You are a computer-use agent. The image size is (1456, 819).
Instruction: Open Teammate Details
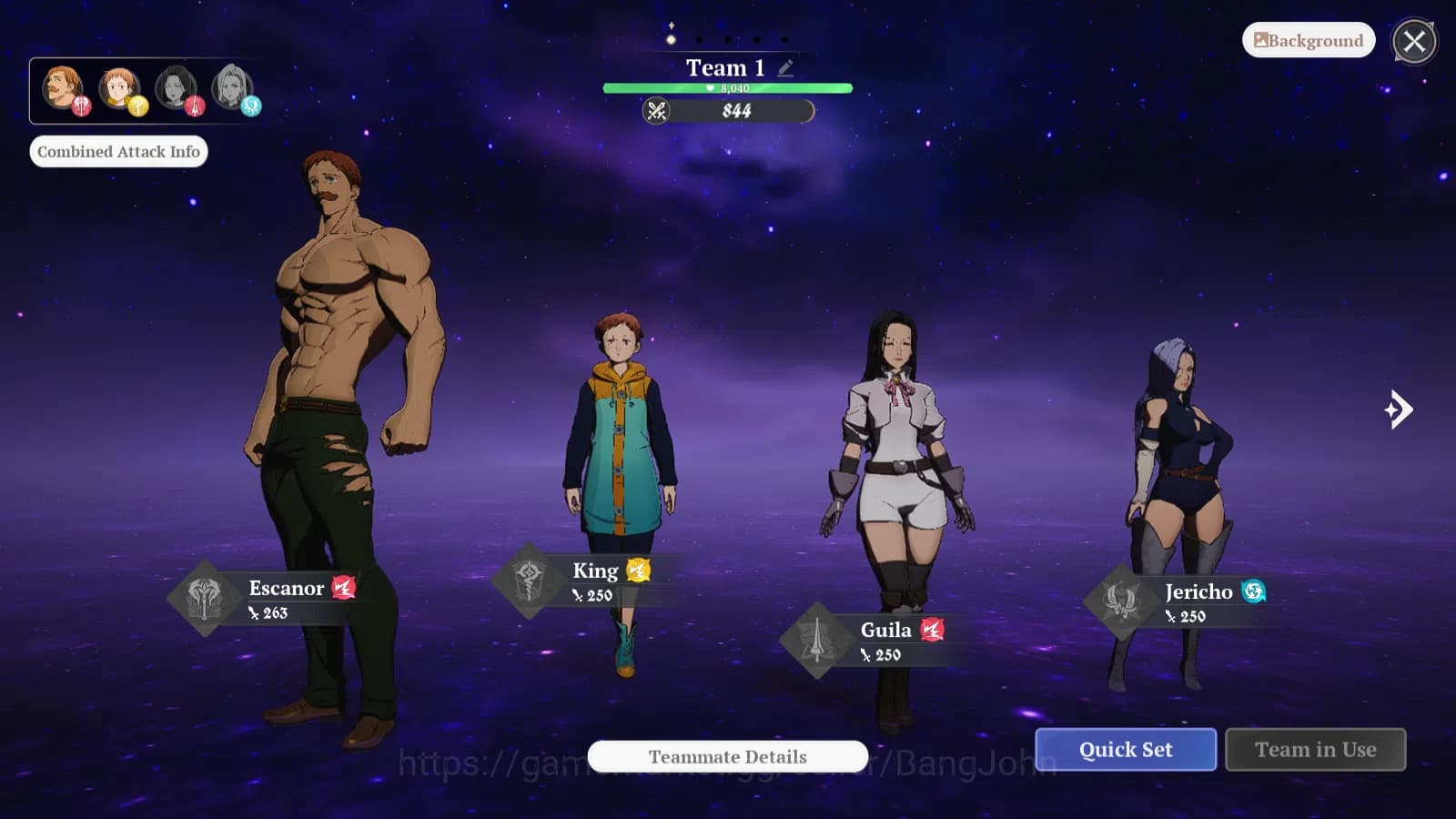(x=726, y=757)
